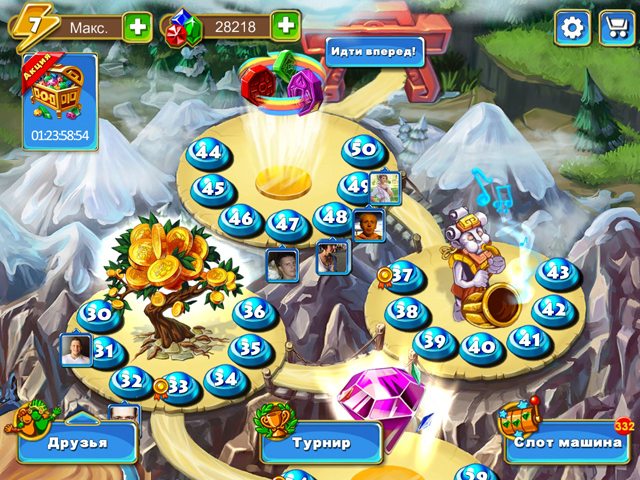
Task: Select level 44 on the map
Action: [x=208, y=154]
